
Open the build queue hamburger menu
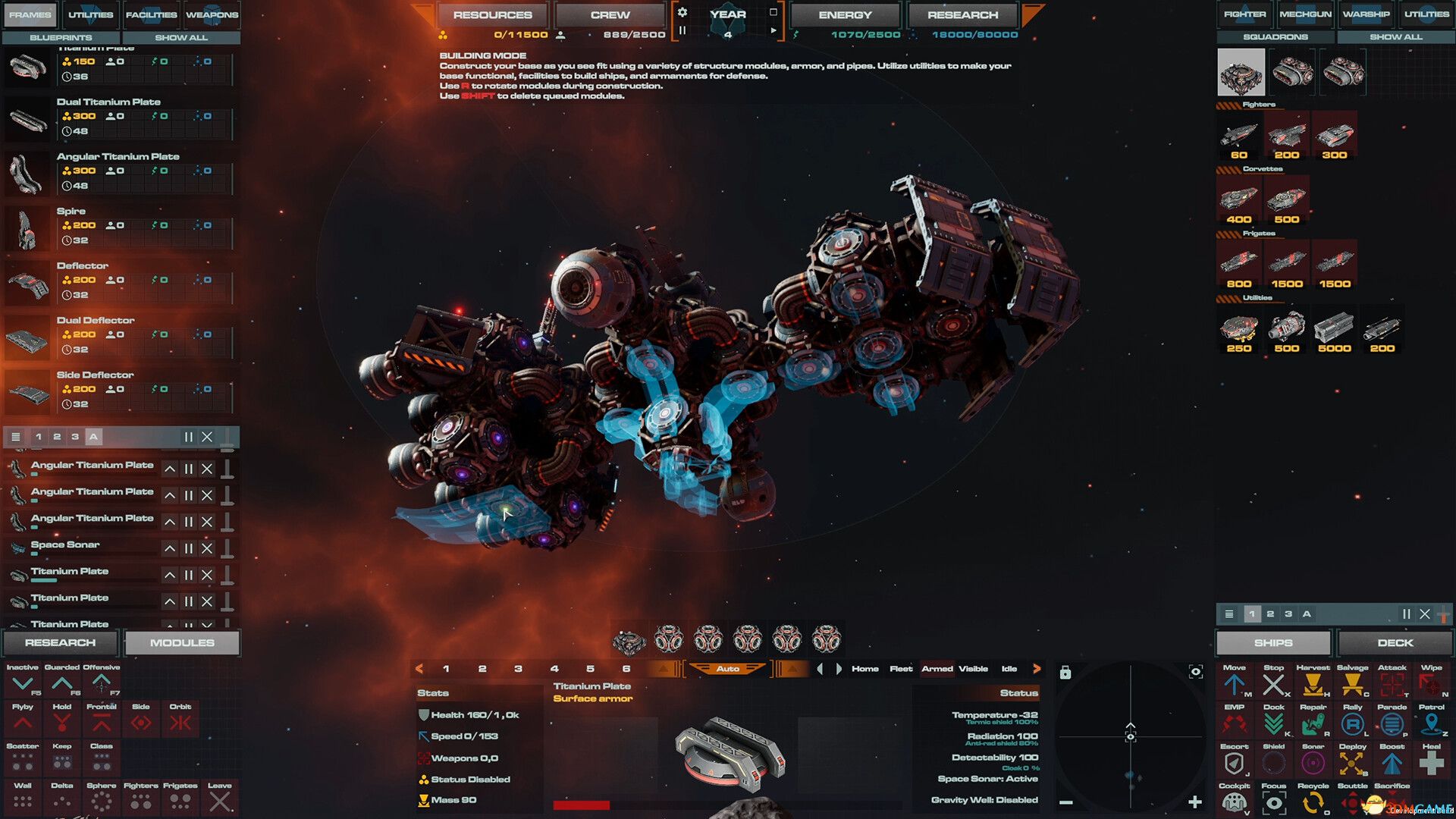tap(15, 437)
